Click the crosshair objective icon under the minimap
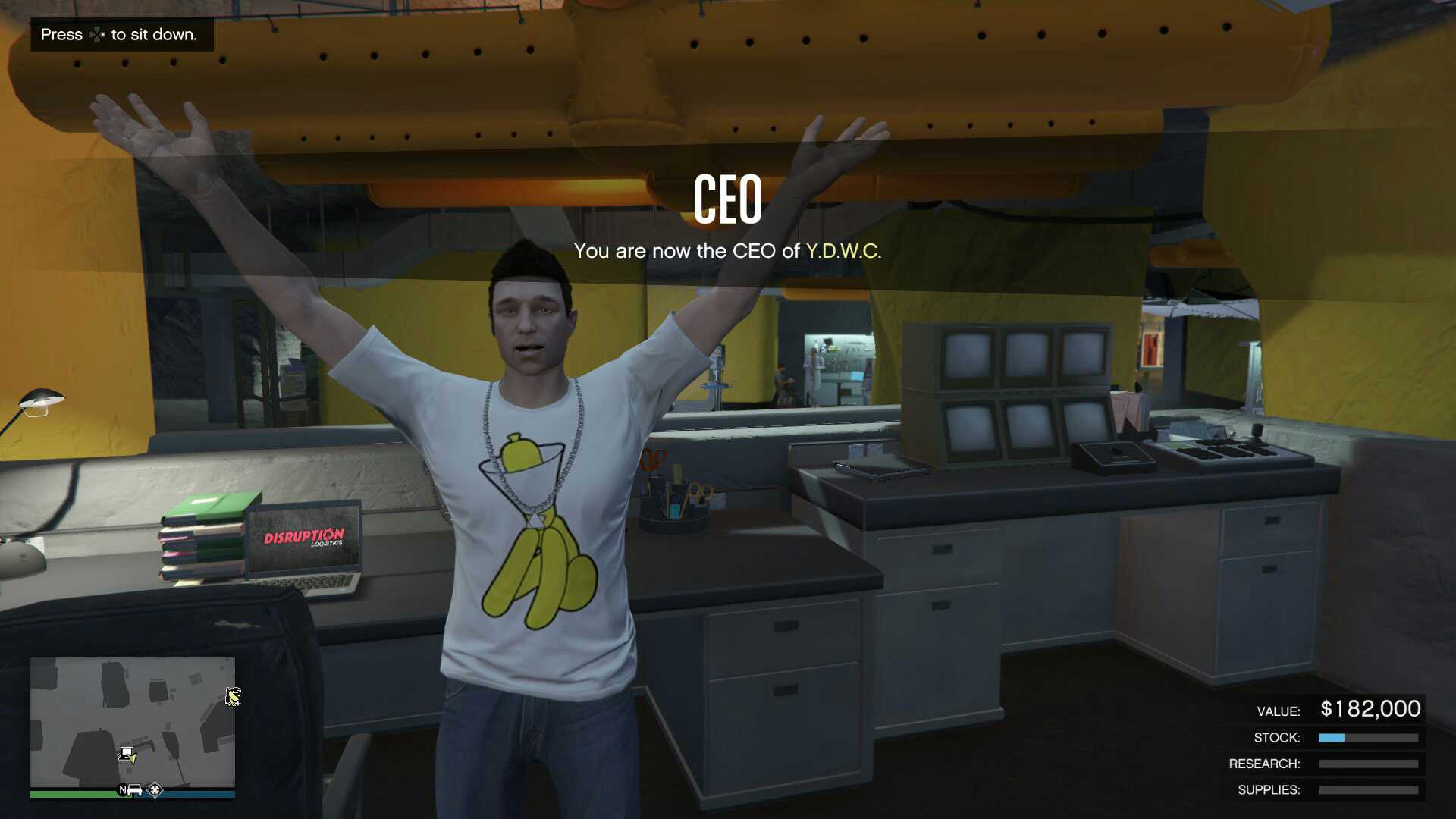This screenshot has width=1456, height=819. pos(155,791)
